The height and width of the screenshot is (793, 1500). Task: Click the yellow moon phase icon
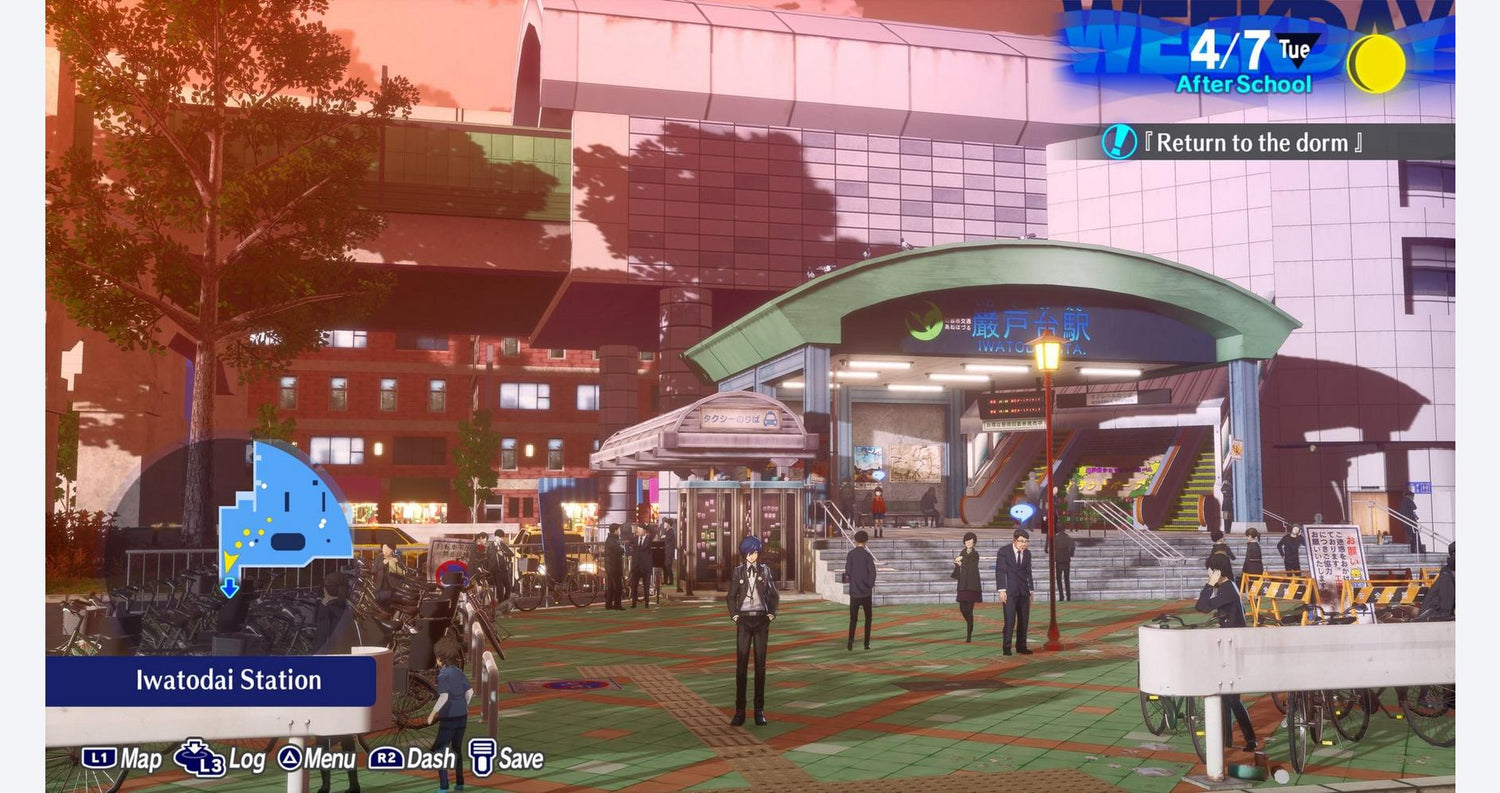(x=1376, y=63)
